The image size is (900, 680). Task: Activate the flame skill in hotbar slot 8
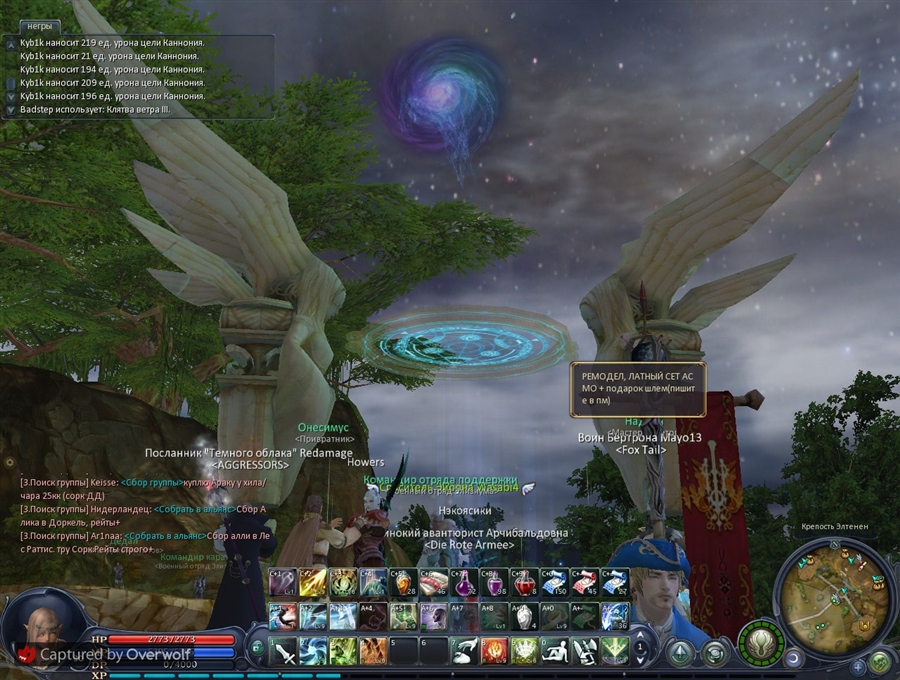495,651
